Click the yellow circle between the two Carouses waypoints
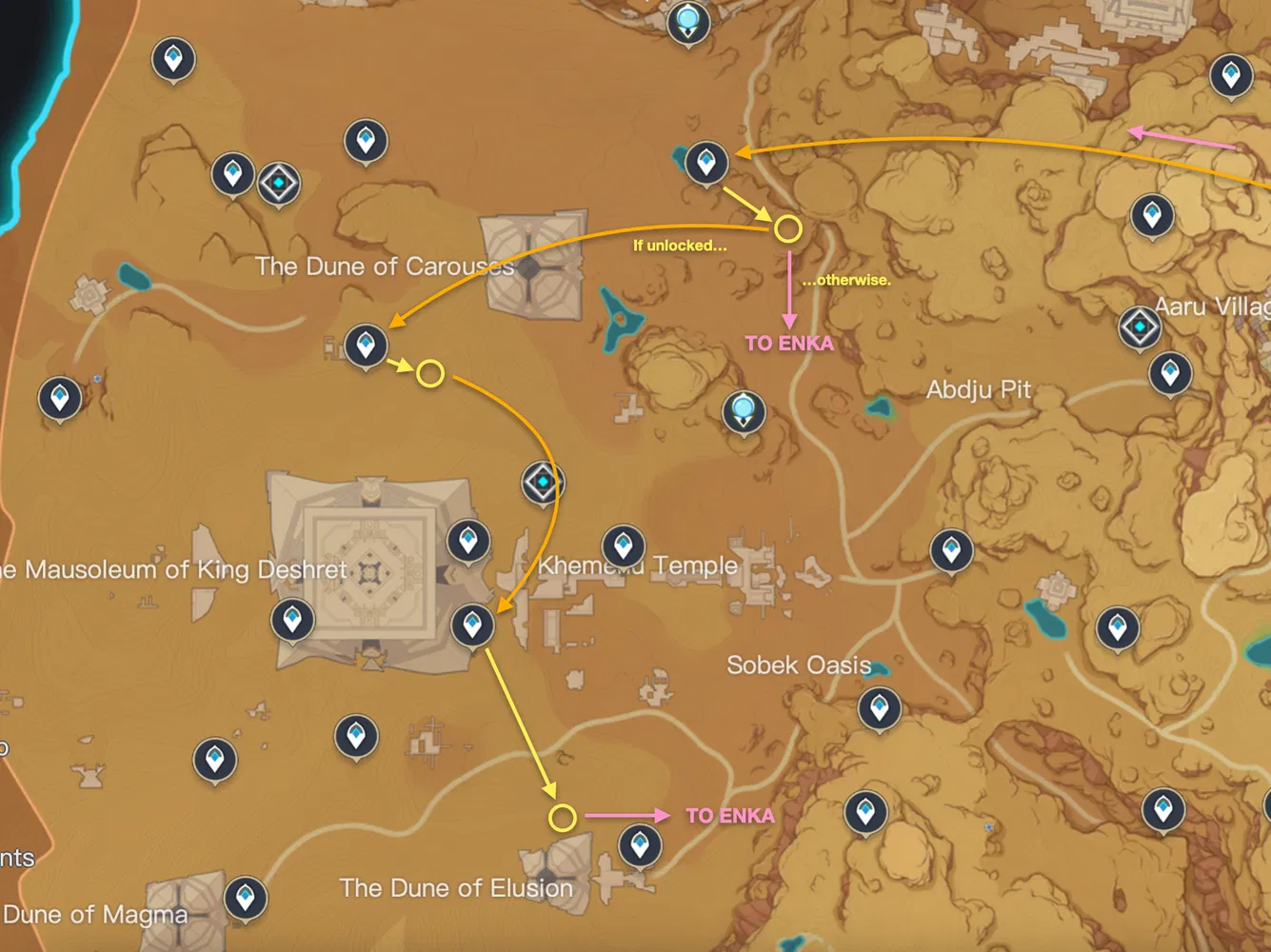1271x952 pixels. (x=430, y=372)
